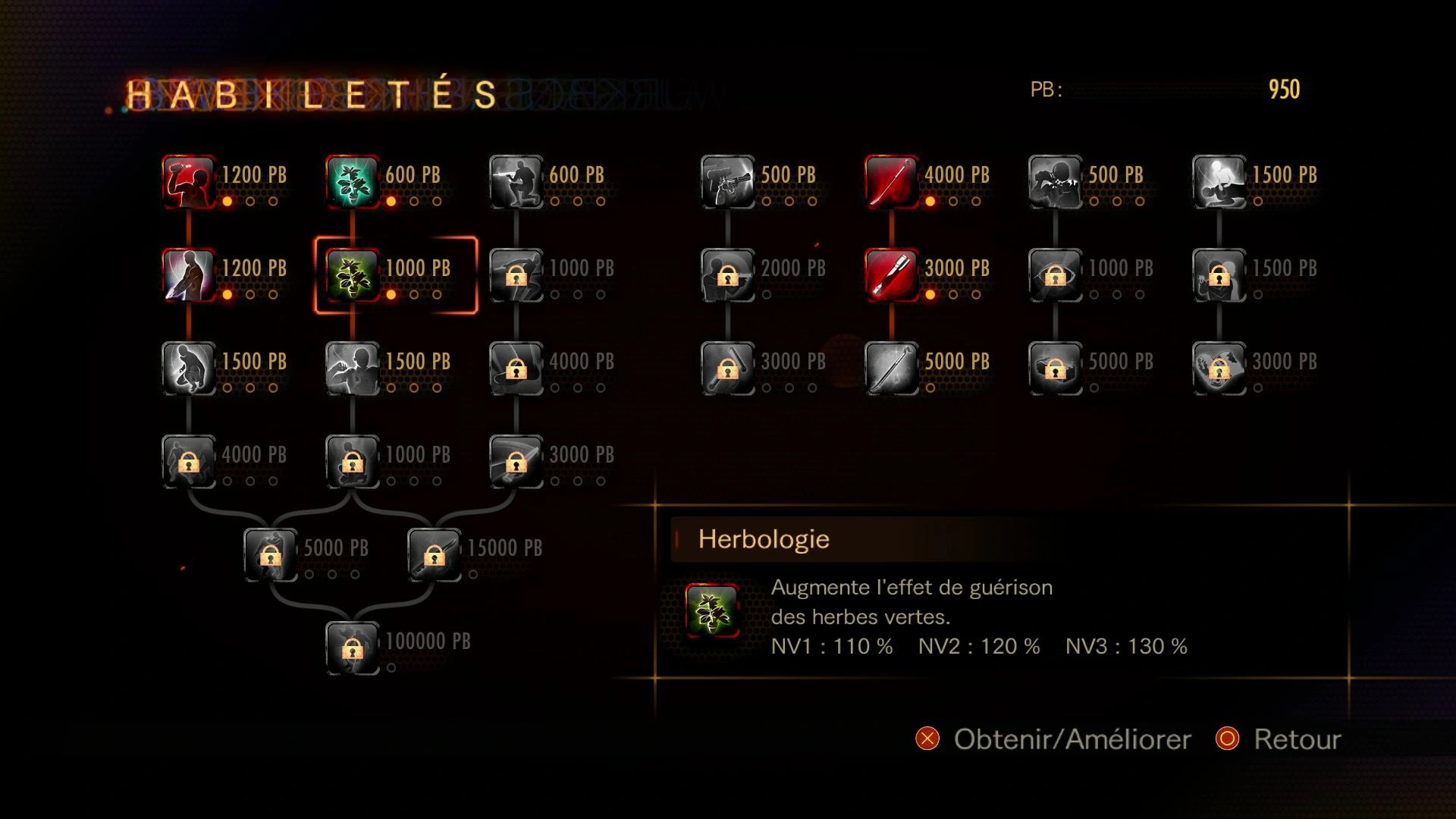Choose the skill with a man holding a flashlight

coord(189,275)
